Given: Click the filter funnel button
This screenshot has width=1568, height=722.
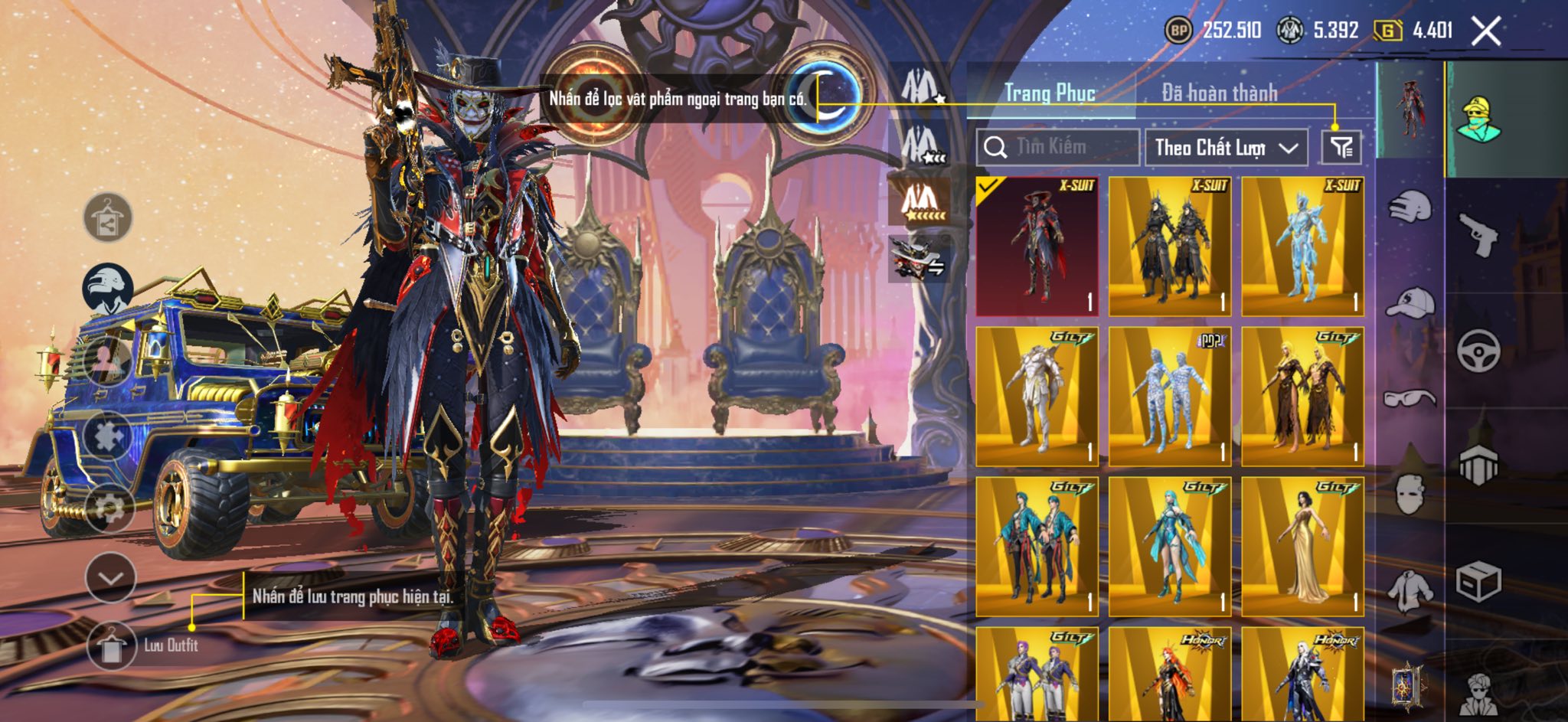Looking at the screenshot, I should click(1341, 147).
